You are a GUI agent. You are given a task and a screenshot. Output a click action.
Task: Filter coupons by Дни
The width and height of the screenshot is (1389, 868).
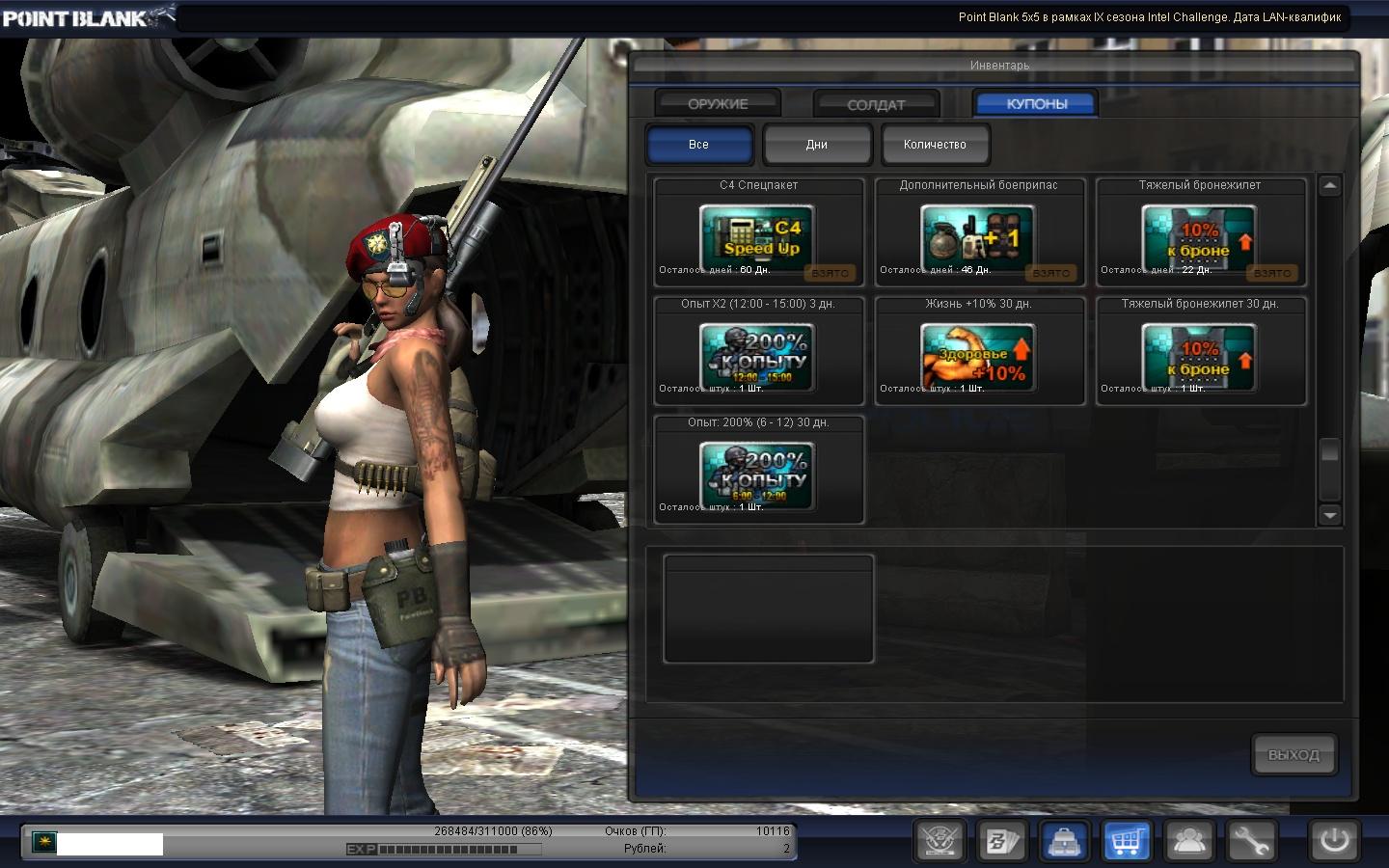click(817, 145)
